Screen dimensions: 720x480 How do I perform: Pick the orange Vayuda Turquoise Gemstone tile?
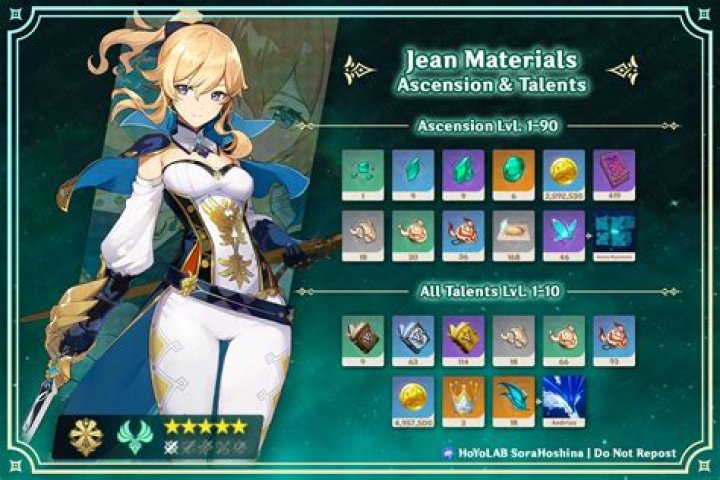(514, 172)
